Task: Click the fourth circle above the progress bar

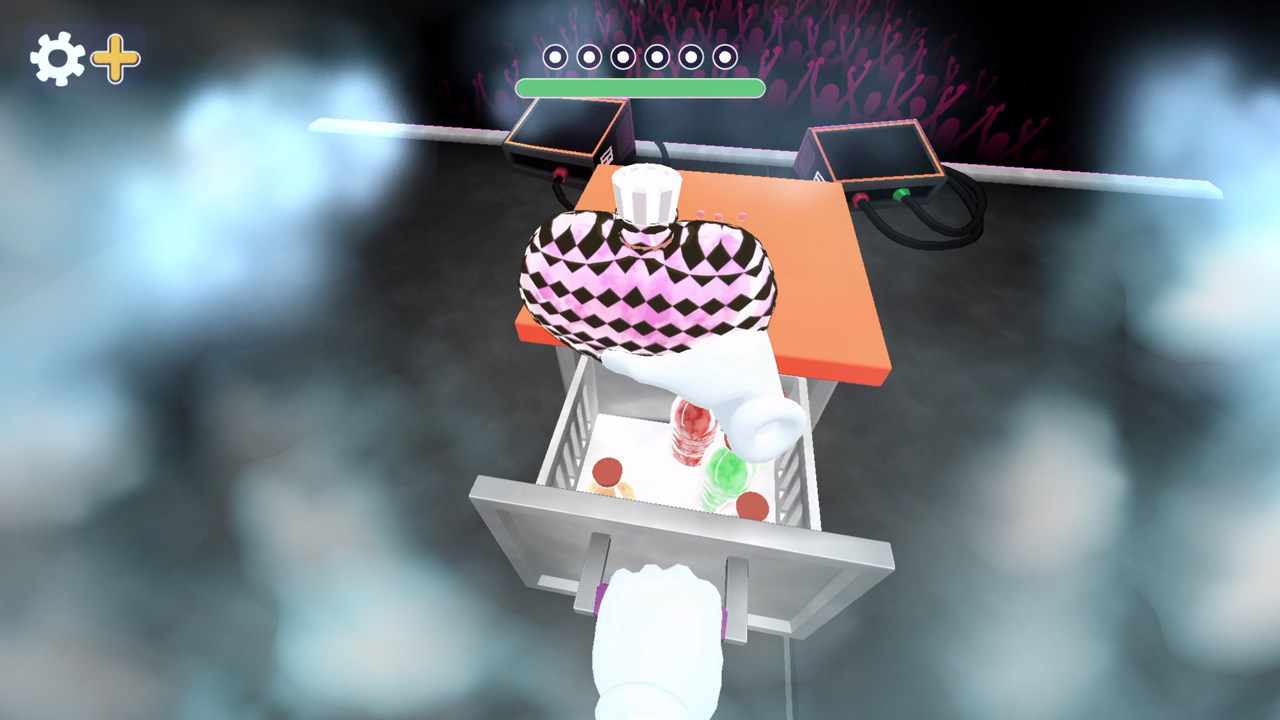Action: click(656, 57)
